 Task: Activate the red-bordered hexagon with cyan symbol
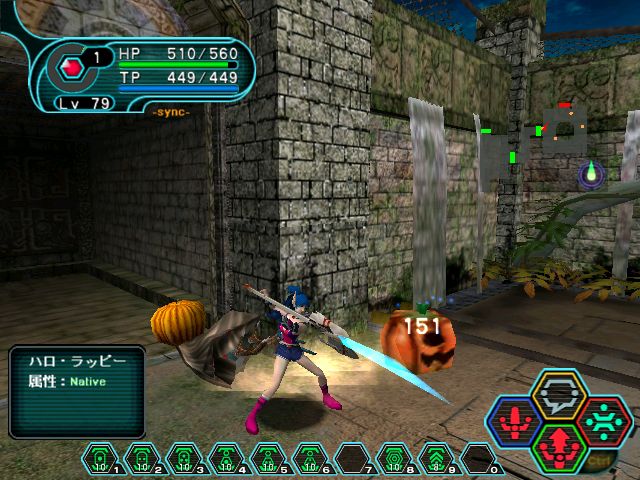pyautogui.click(x=603, y=421)
